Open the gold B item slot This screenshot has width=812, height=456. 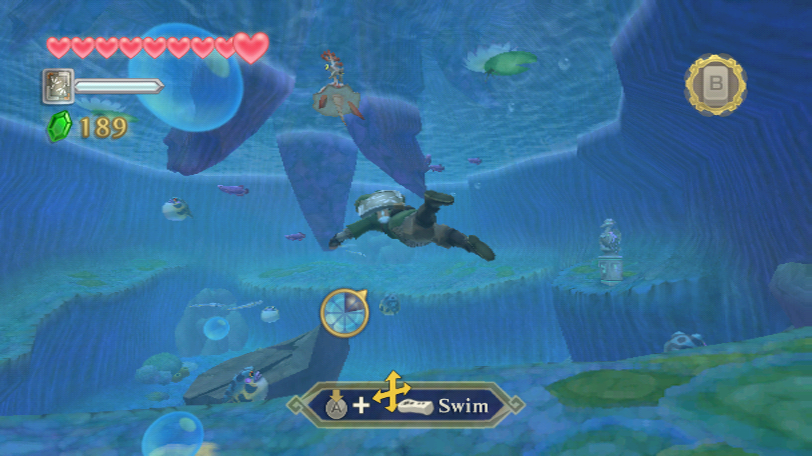[715, 85]
